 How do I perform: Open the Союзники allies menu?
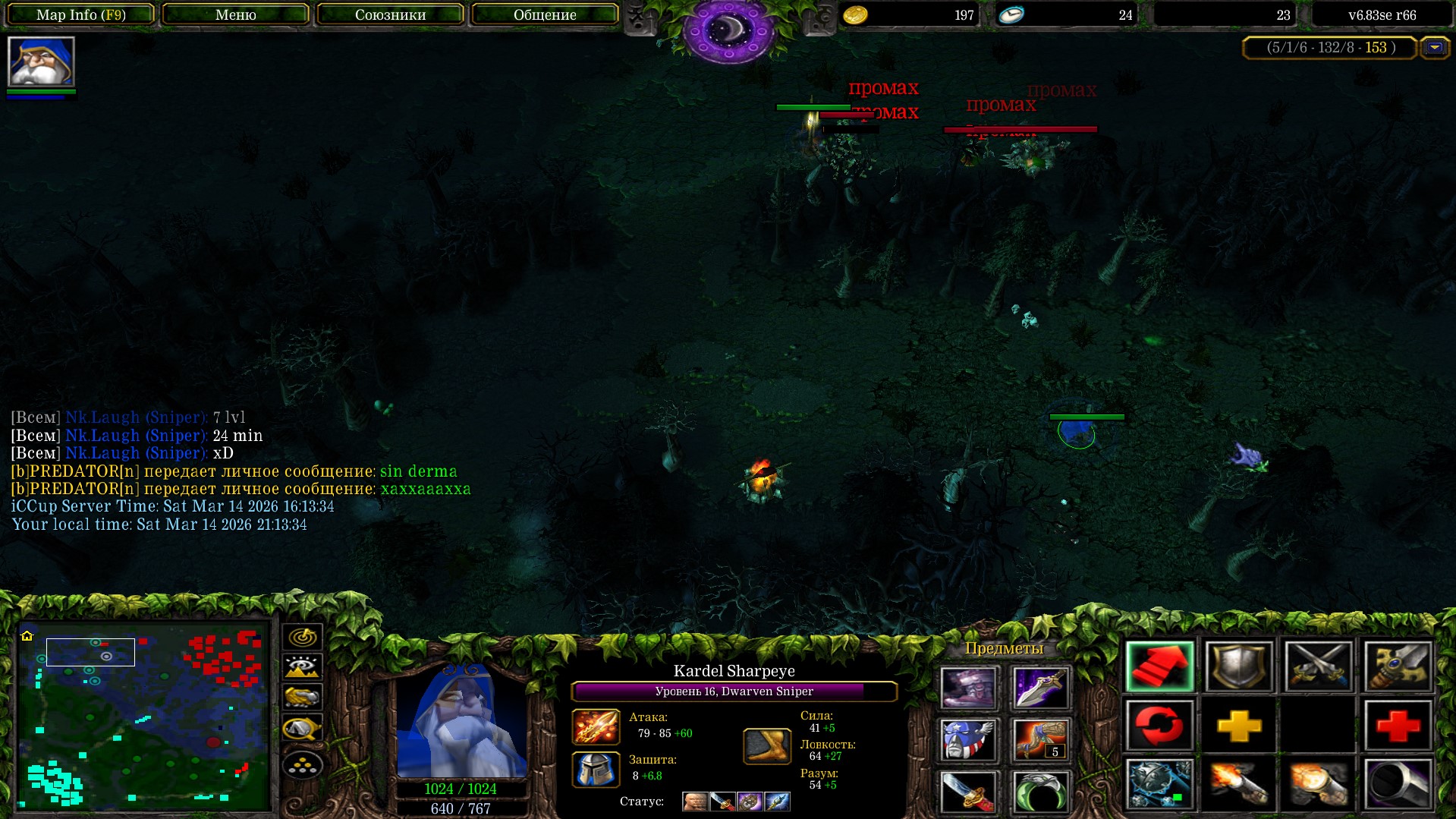coord(390,14)
